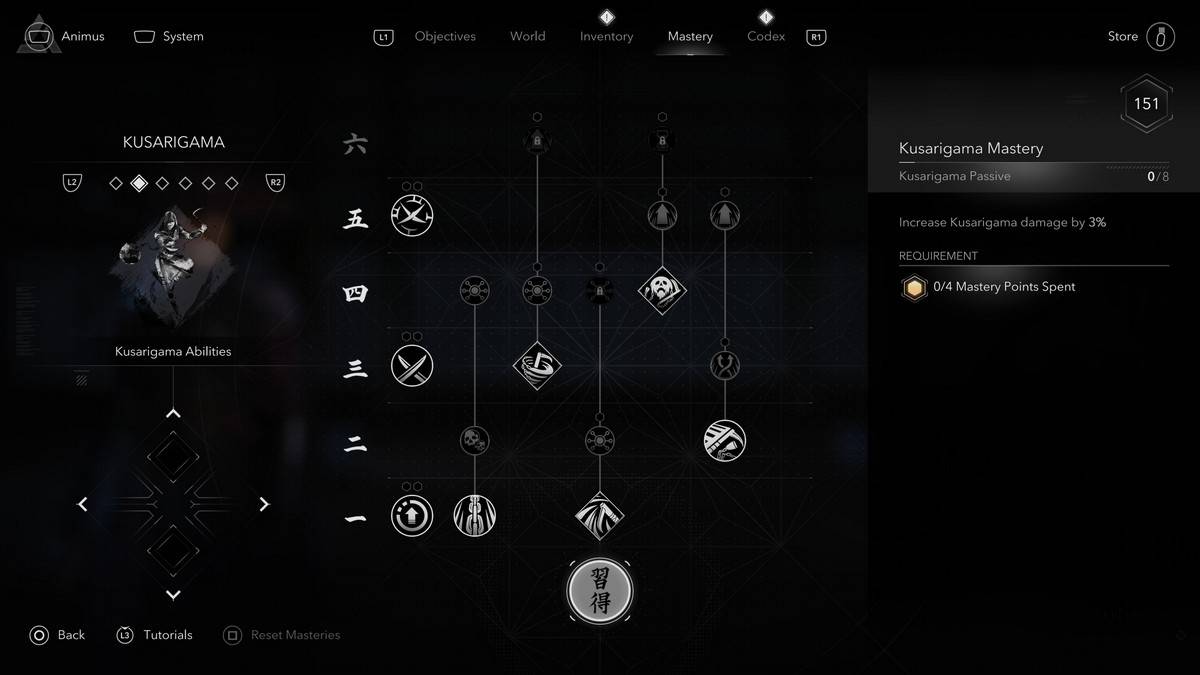Click the left arrow of the tree navigator
Viewport: 1200px width, 675px height.
(83, 505)
